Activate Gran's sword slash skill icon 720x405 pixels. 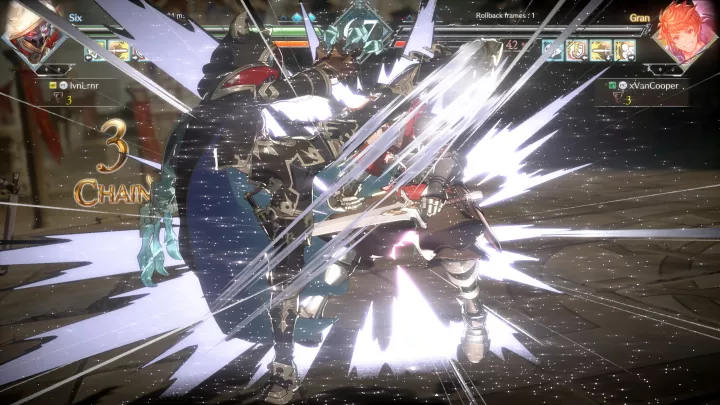[x=600, y=50]
